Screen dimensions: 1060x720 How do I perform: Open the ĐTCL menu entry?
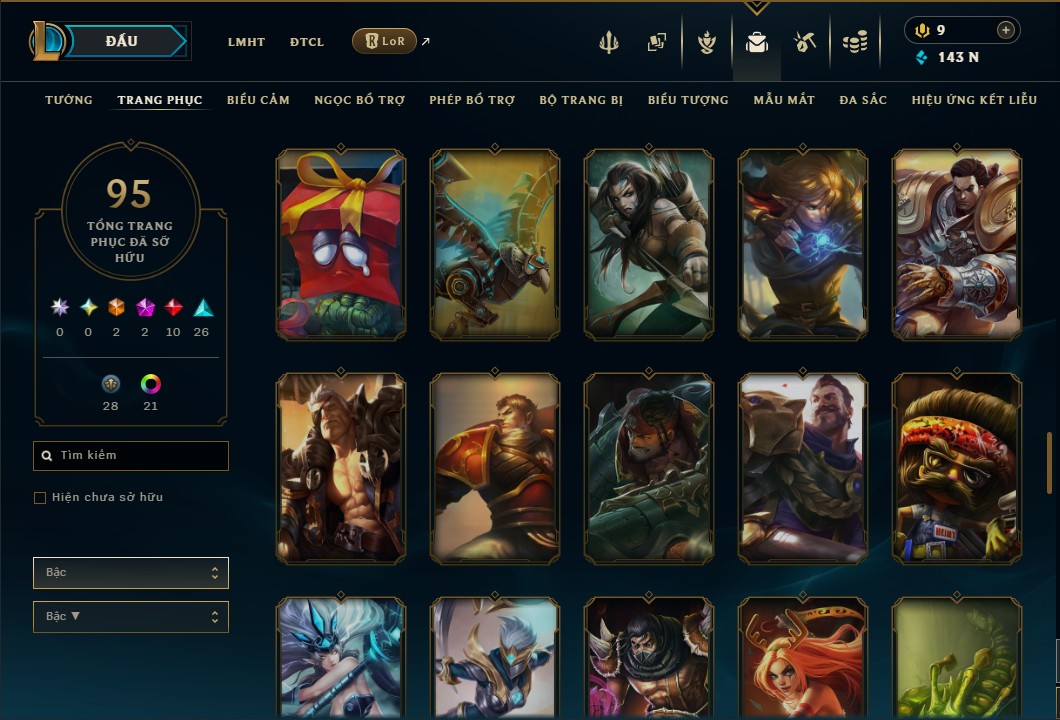pos(307,42)
